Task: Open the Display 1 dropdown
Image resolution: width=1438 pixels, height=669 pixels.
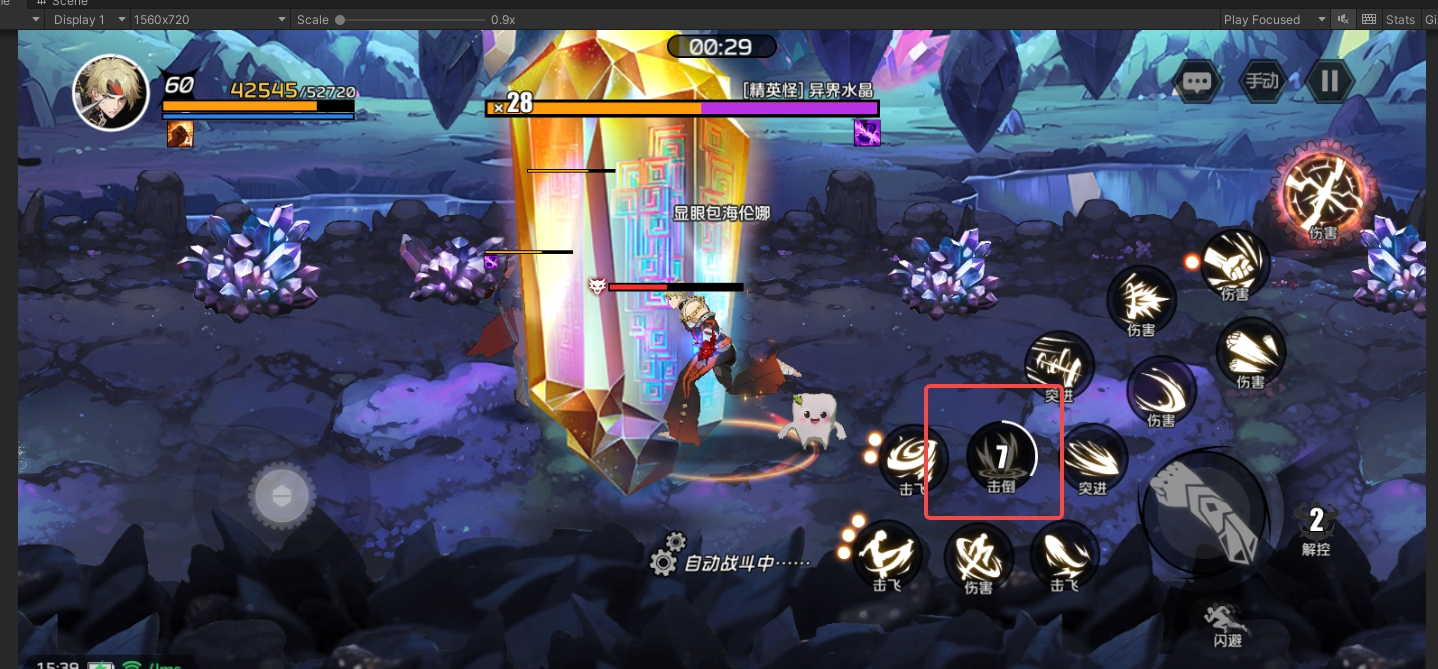Action: coord(82,19)
